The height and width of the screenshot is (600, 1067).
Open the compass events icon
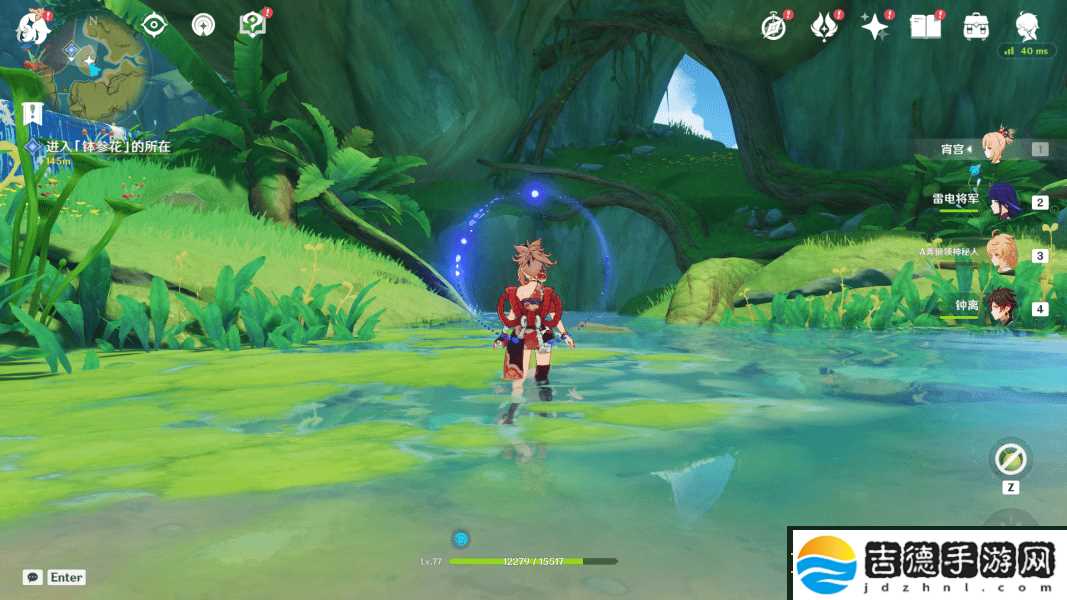(x=774, y=27)
